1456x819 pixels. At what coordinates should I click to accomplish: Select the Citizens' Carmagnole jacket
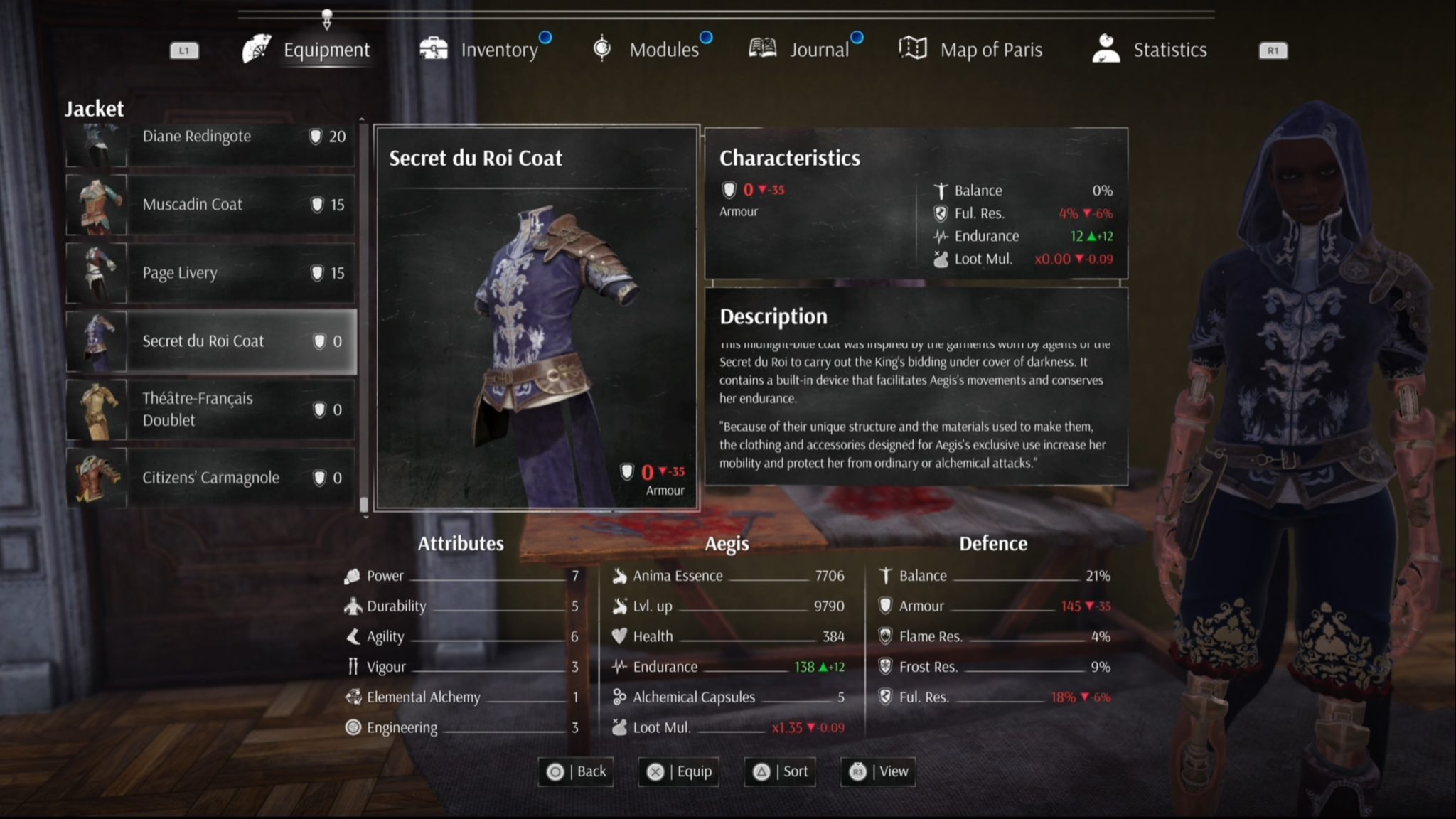tap(210, 478)
